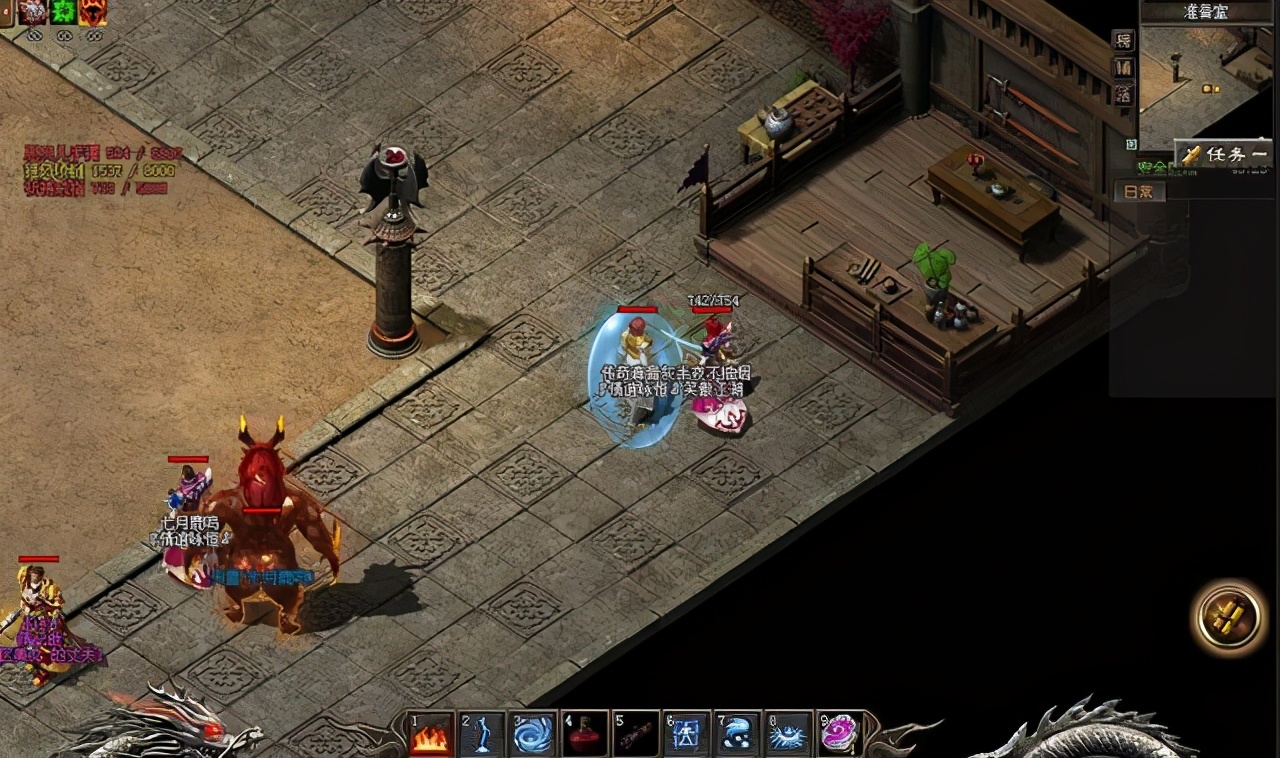The height and width of the screenshot is (758, 1280).
Task: Switch to the 日常 daily tab
Action: pos(1139,192)
